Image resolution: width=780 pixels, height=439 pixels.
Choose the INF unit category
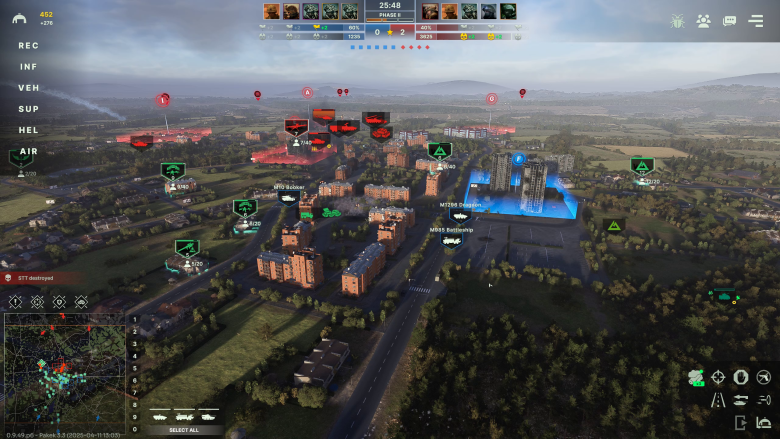pos(28,67)
